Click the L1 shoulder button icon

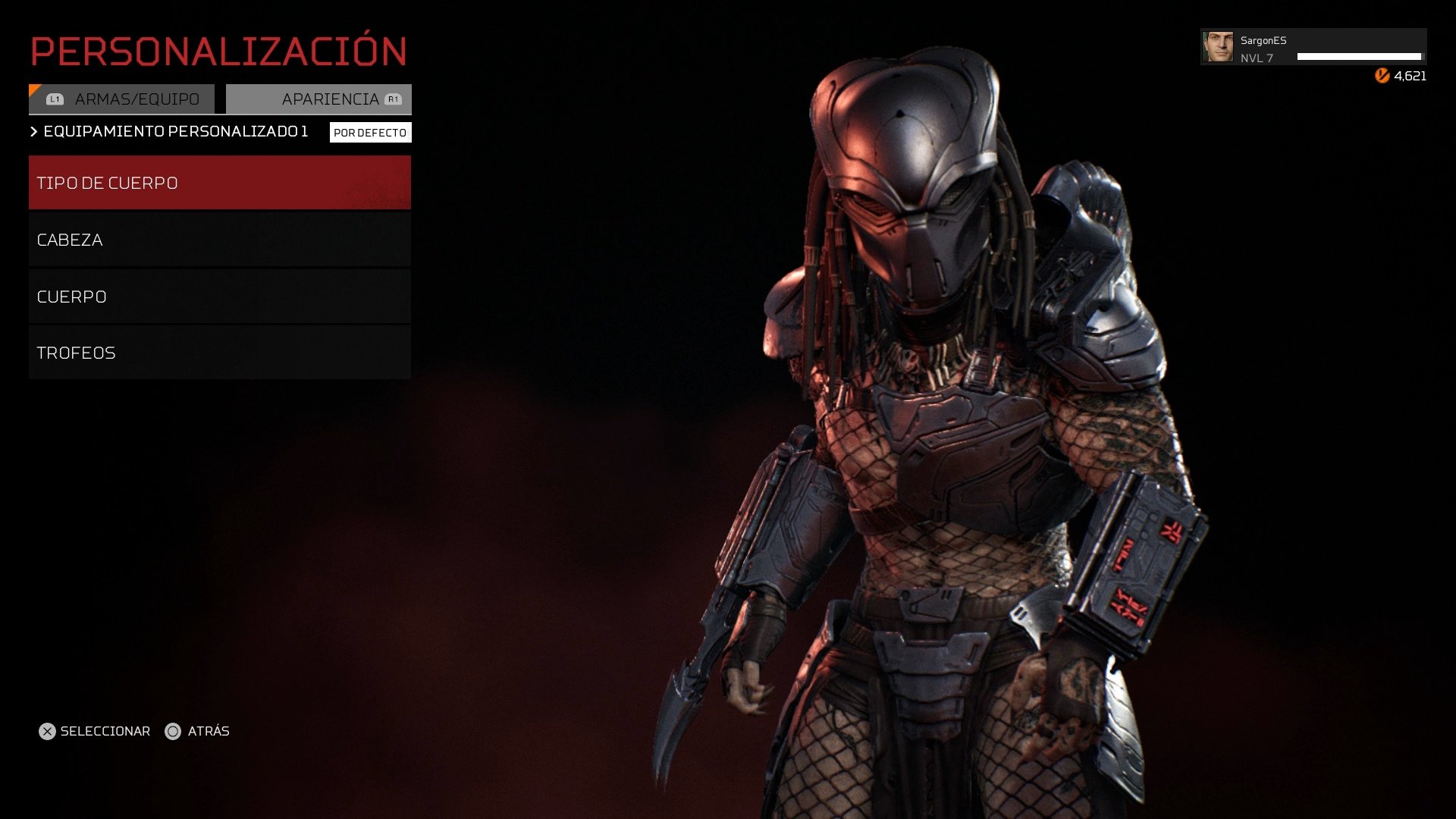click(x=53, y=98)
